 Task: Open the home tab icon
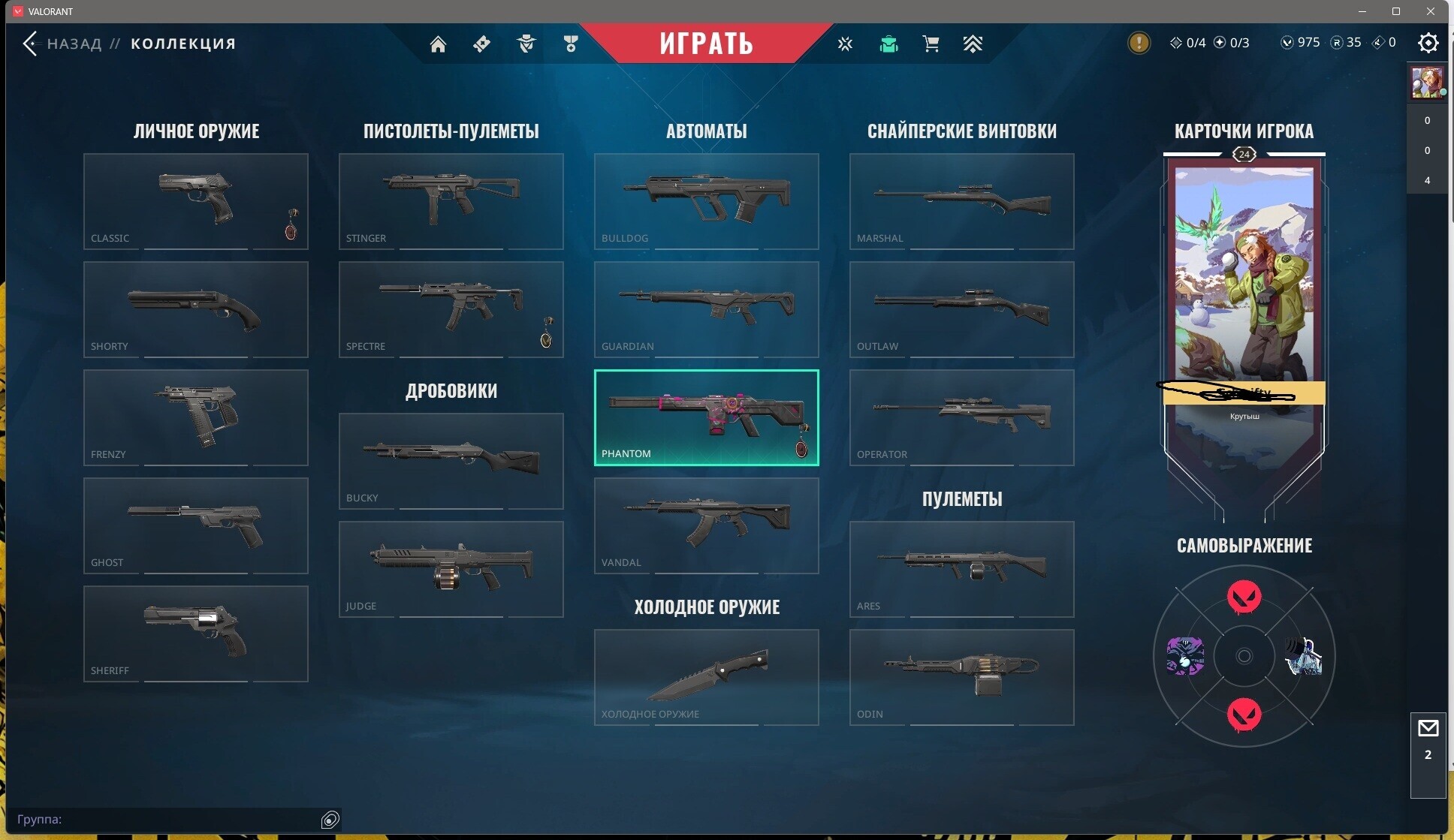(438, 44)
